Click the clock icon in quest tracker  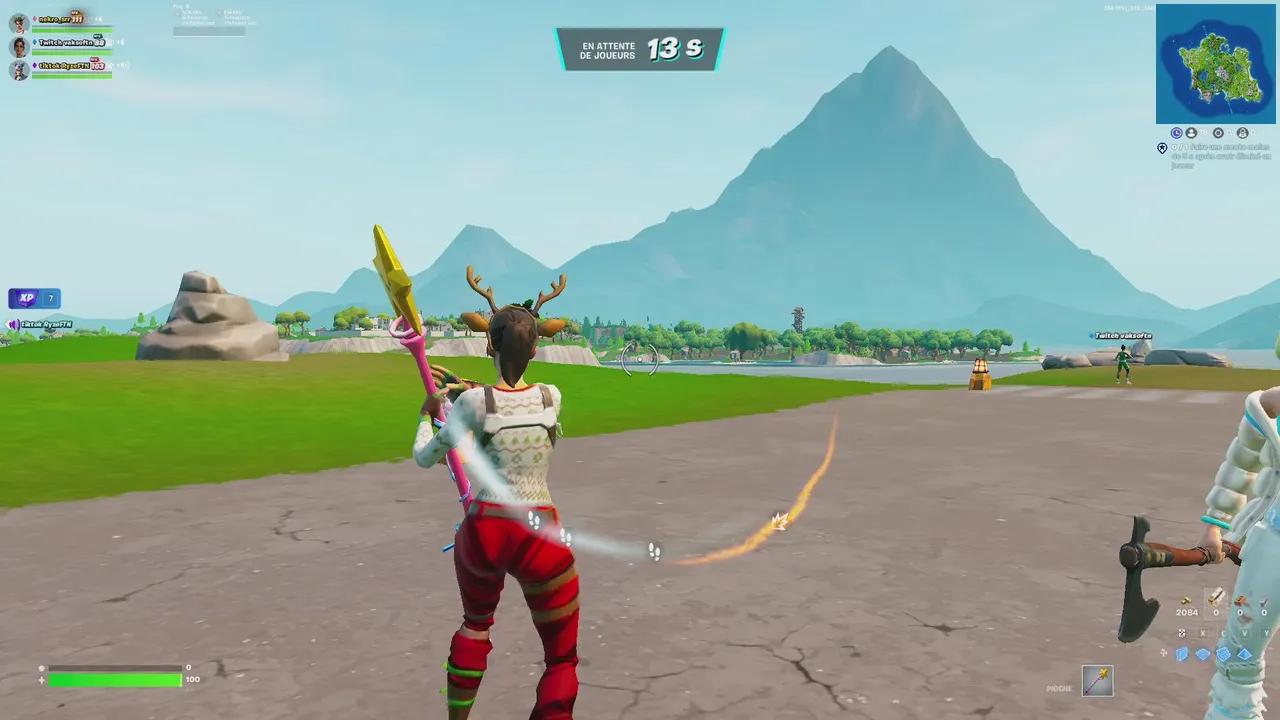pos(1177,133)
